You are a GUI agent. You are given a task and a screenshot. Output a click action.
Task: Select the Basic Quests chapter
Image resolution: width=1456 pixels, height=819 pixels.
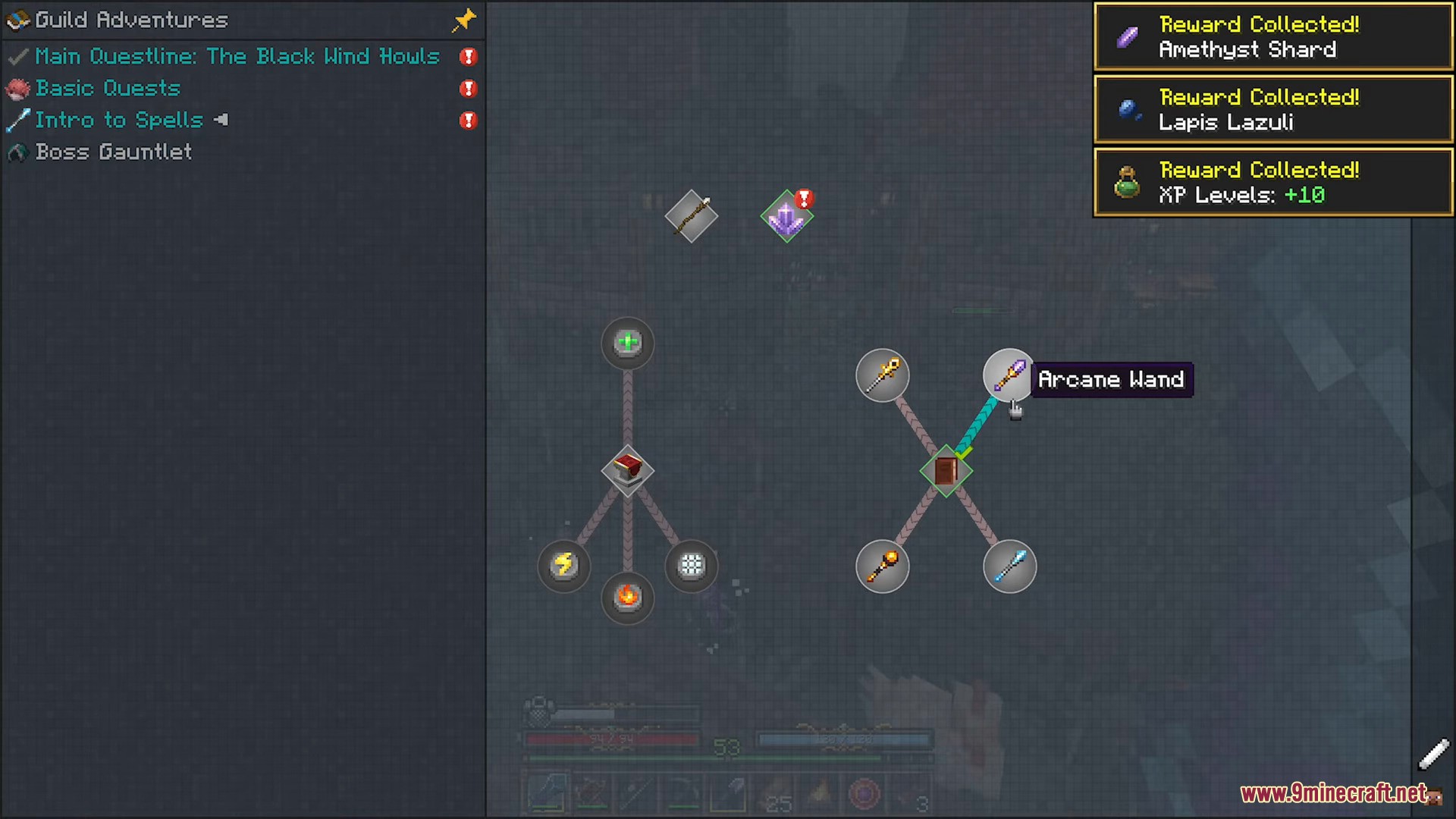(x=108, y=89)
